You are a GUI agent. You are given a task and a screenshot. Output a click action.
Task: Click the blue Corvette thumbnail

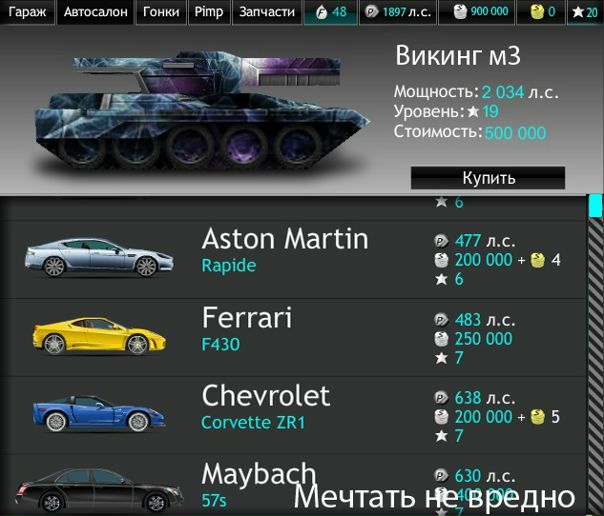click(92, 414)
